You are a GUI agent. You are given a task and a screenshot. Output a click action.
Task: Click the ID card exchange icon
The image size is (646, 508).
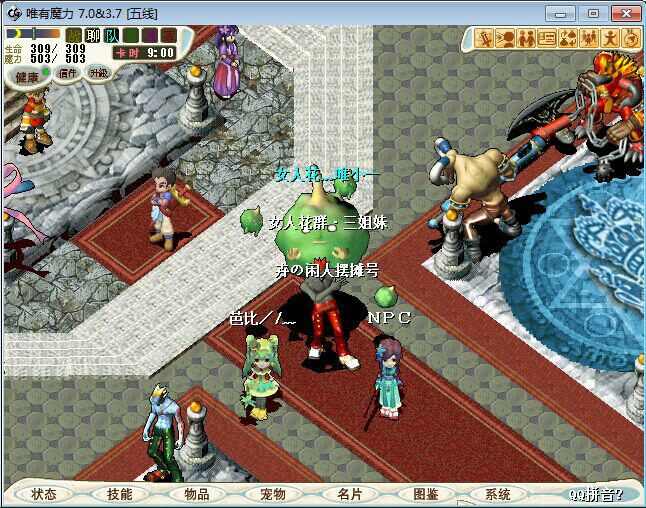click(547, 39)
